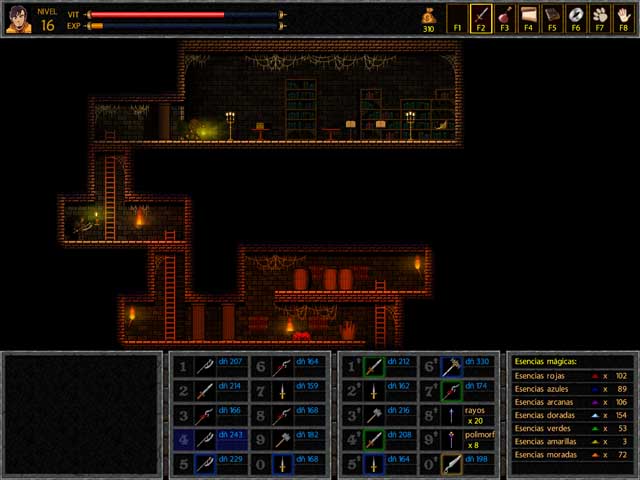Screen dimensions: 640x480
Task: Select the green-framed dñ 212 sword
Action: click(375, 367)
